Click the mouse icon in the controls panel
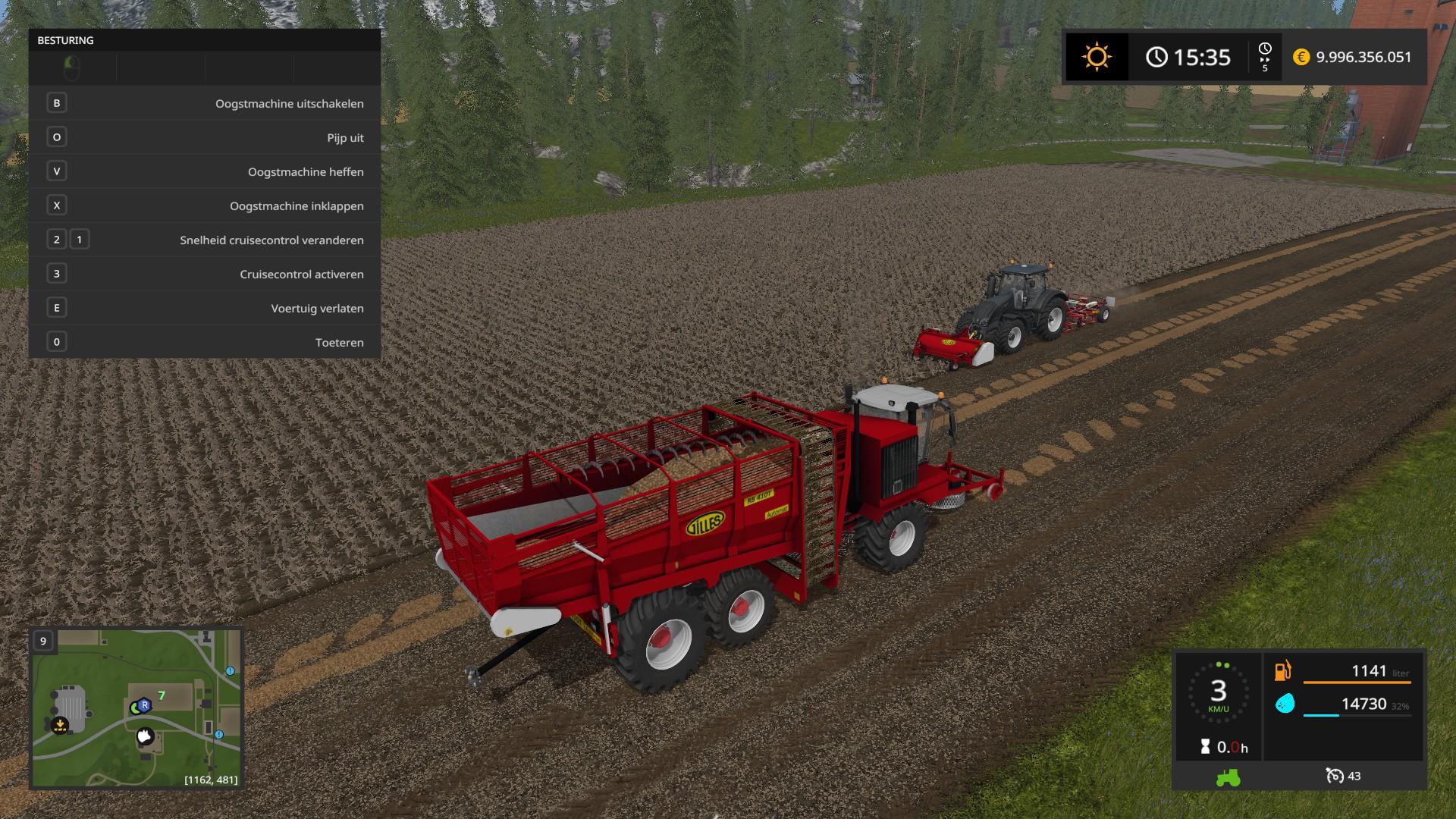 click(x=72, y=68)
